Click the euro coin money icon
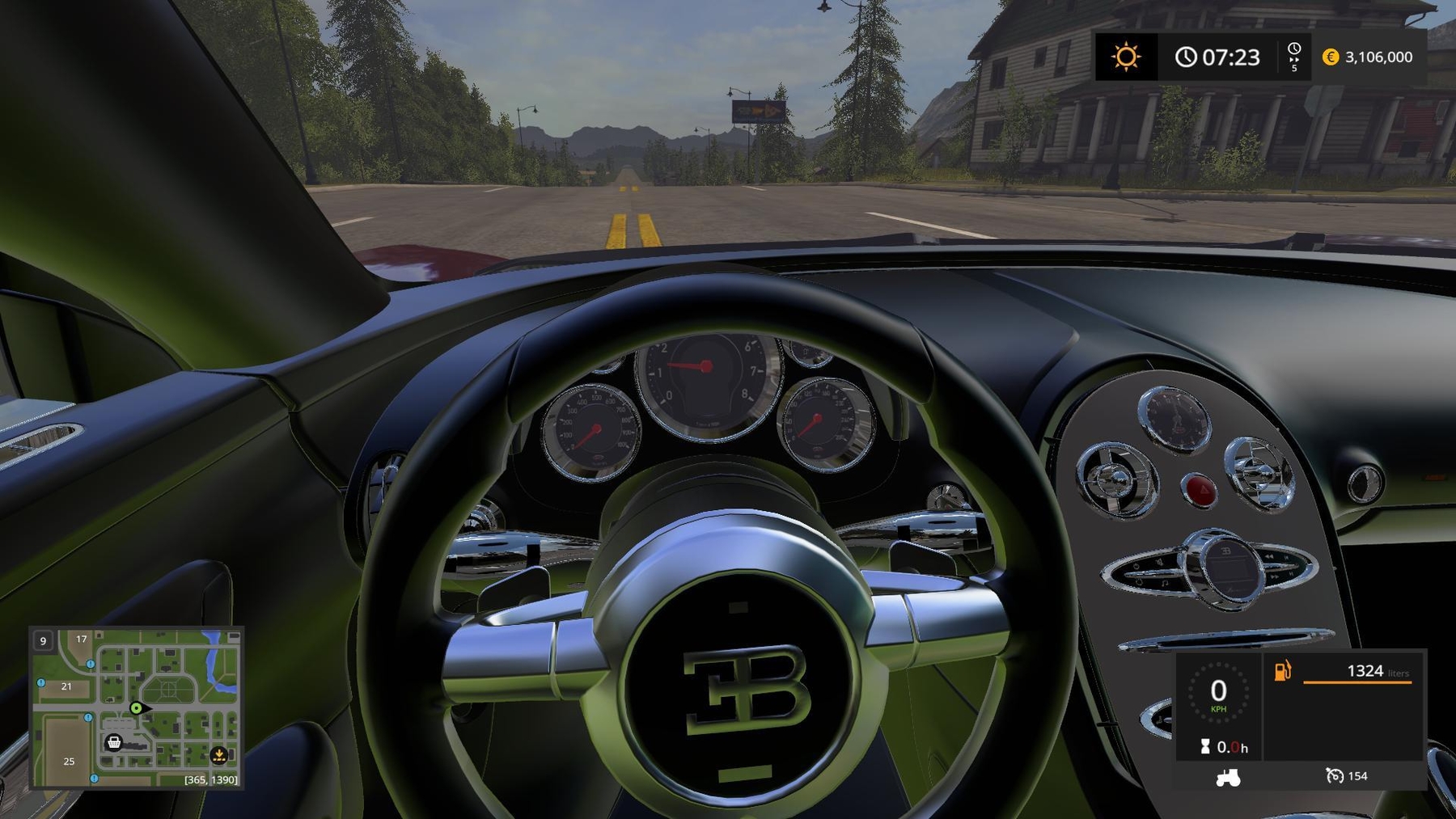1456x819 pixels. tap(1331, 57)
